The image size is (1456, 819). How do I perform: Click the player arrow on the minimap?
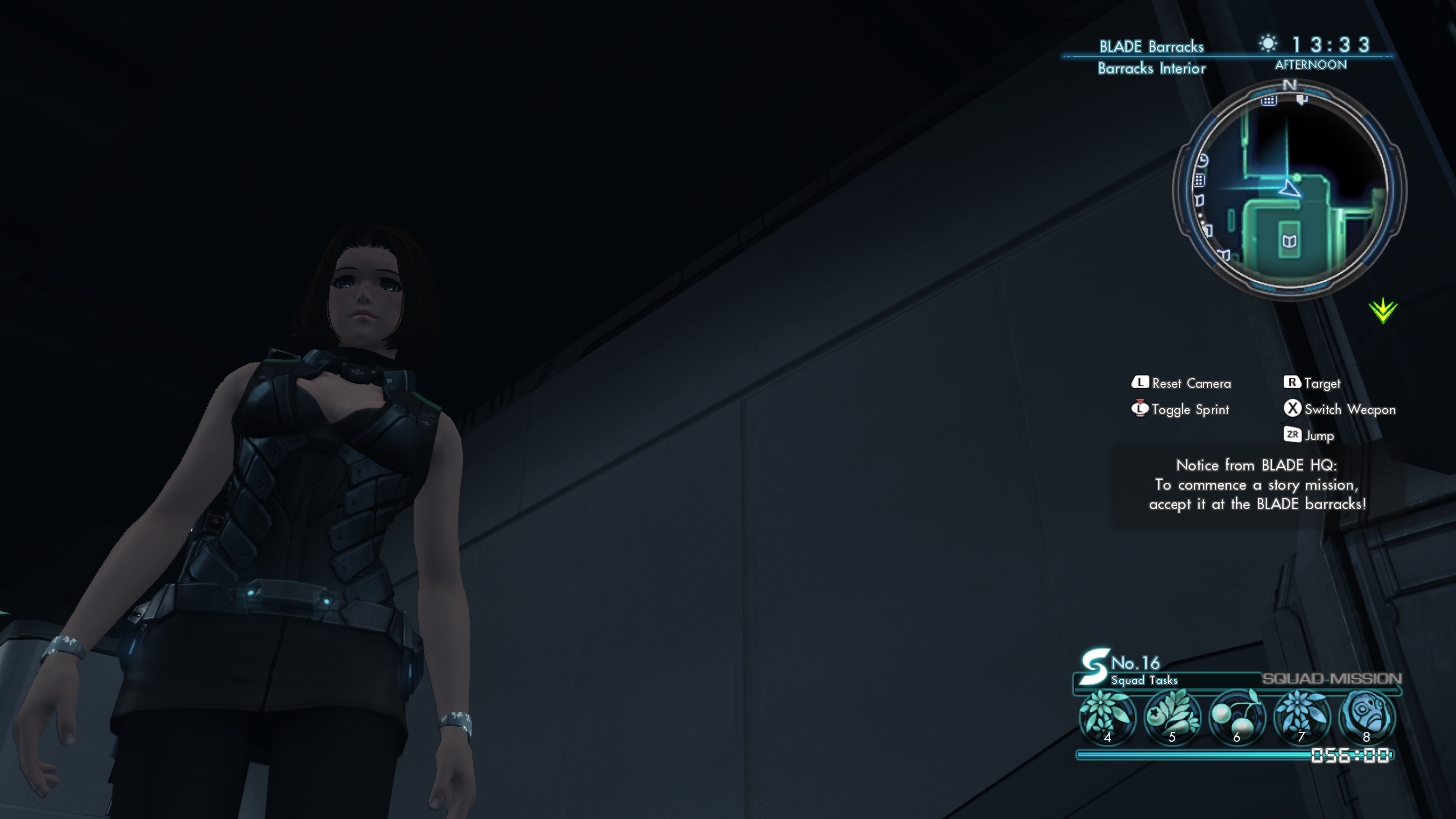(x=1290, y=189)
